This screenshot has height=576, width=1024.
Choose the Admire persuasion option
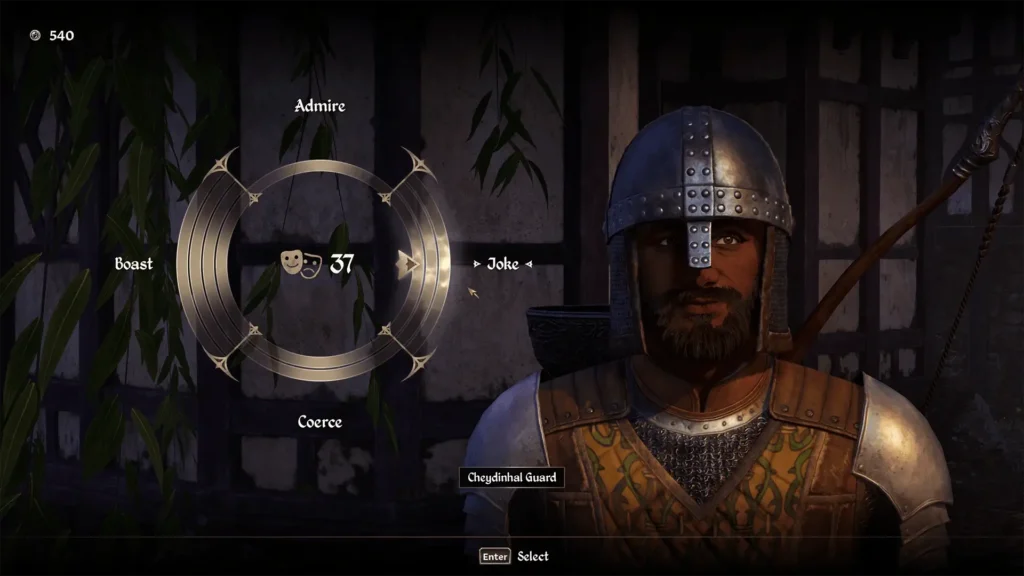(319, 106)
